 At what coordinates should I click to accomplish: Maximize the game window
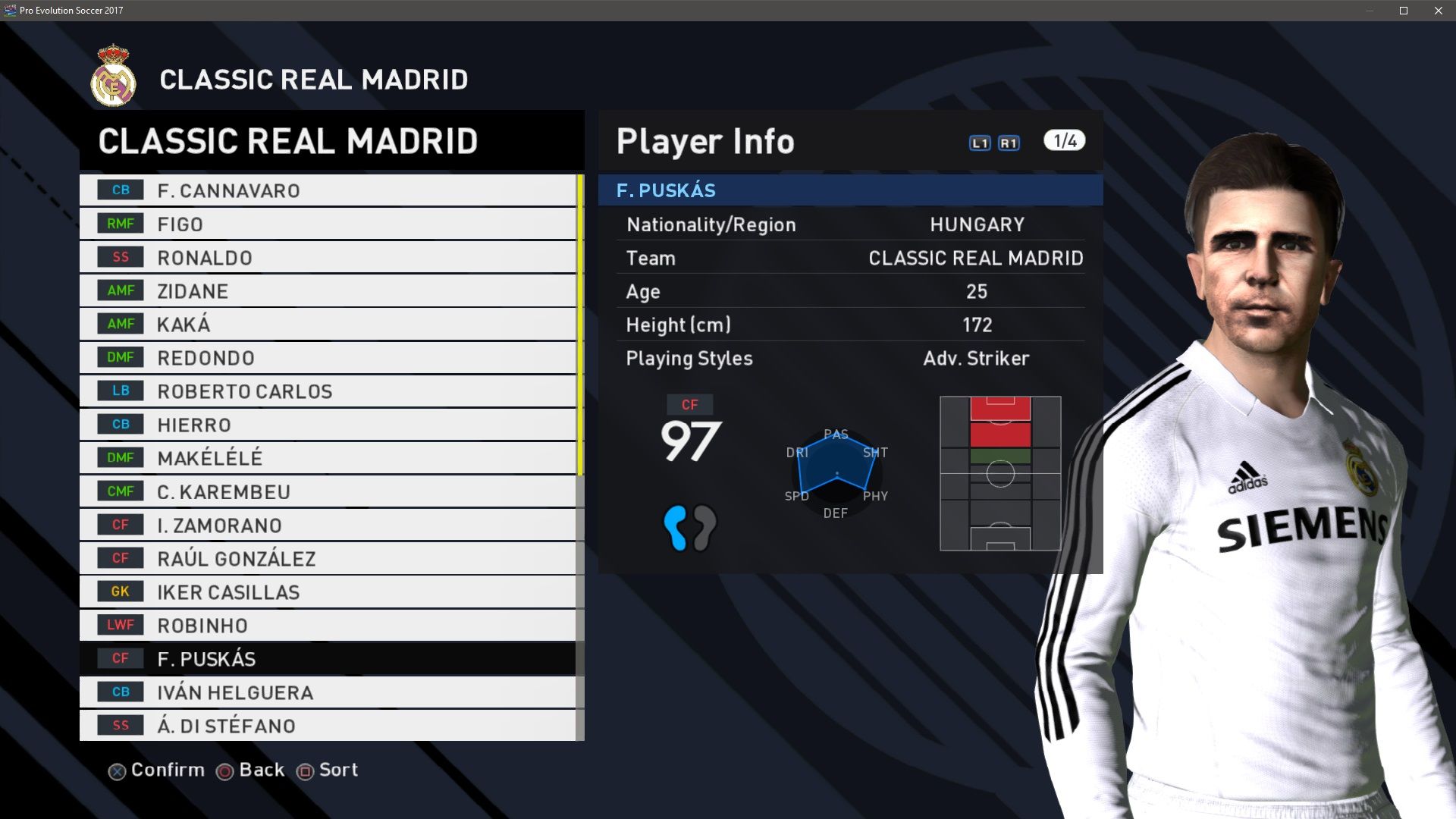1404,11
